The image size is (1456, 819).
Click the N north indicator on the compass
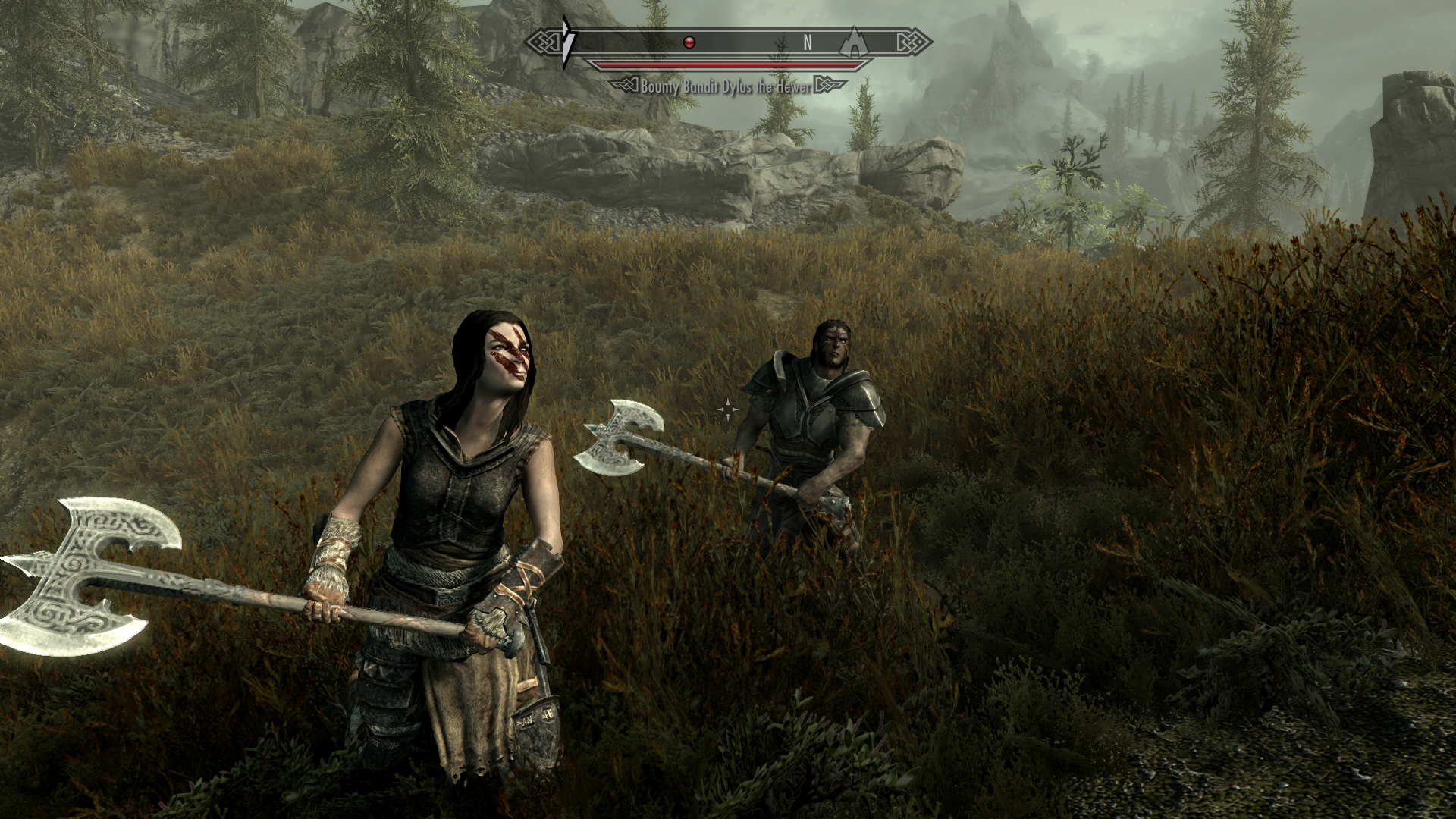[x=808, y=43]
